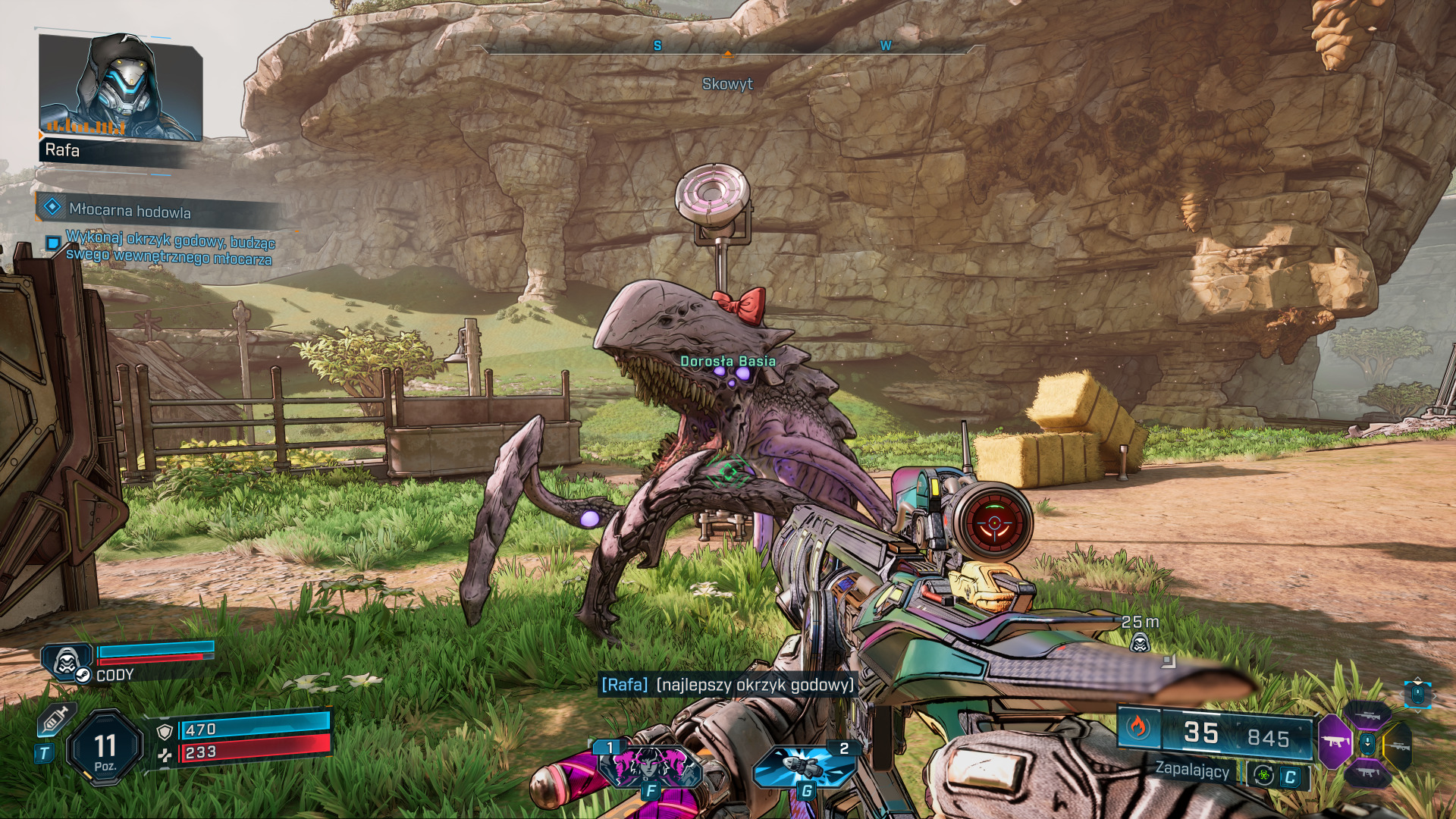Activate the pink clones action skill
The height and width of the screenshot is (819, 1456).
pyautogui.click(x=650, y=766)
